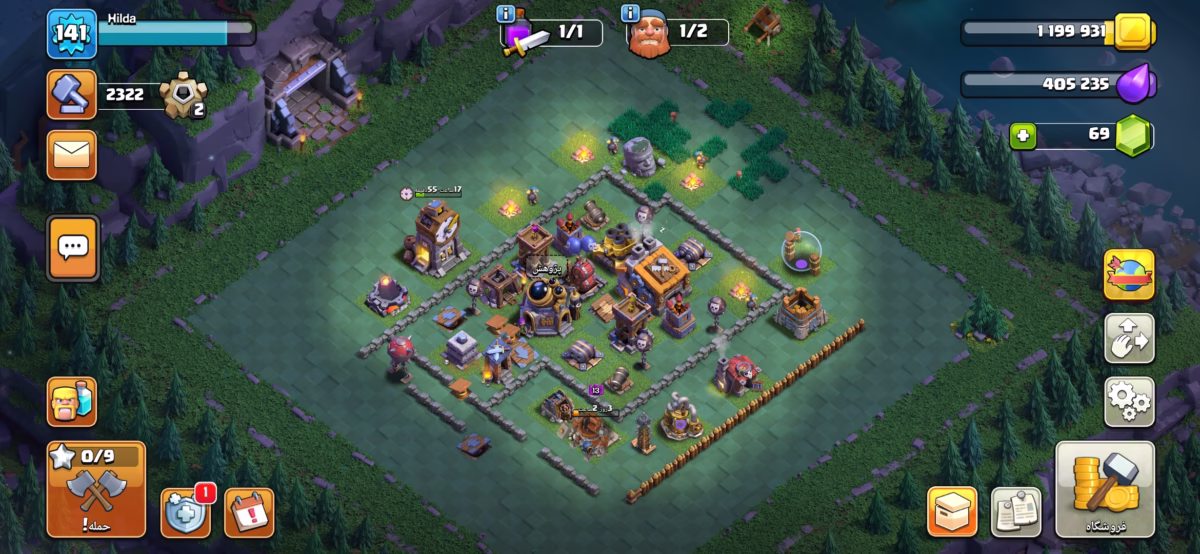The height and width of the screenshot is (554, 1200).
Task: Tap the player level 141 badge
Action: 72,34
